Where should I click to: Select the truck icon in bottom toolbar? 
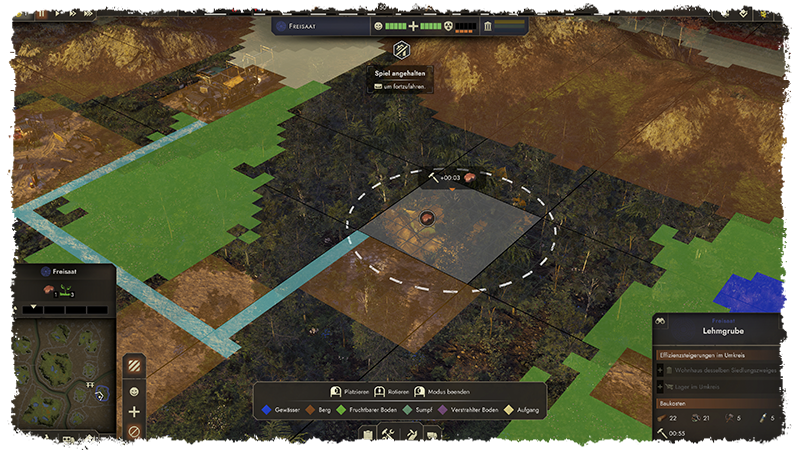point(432,434)
